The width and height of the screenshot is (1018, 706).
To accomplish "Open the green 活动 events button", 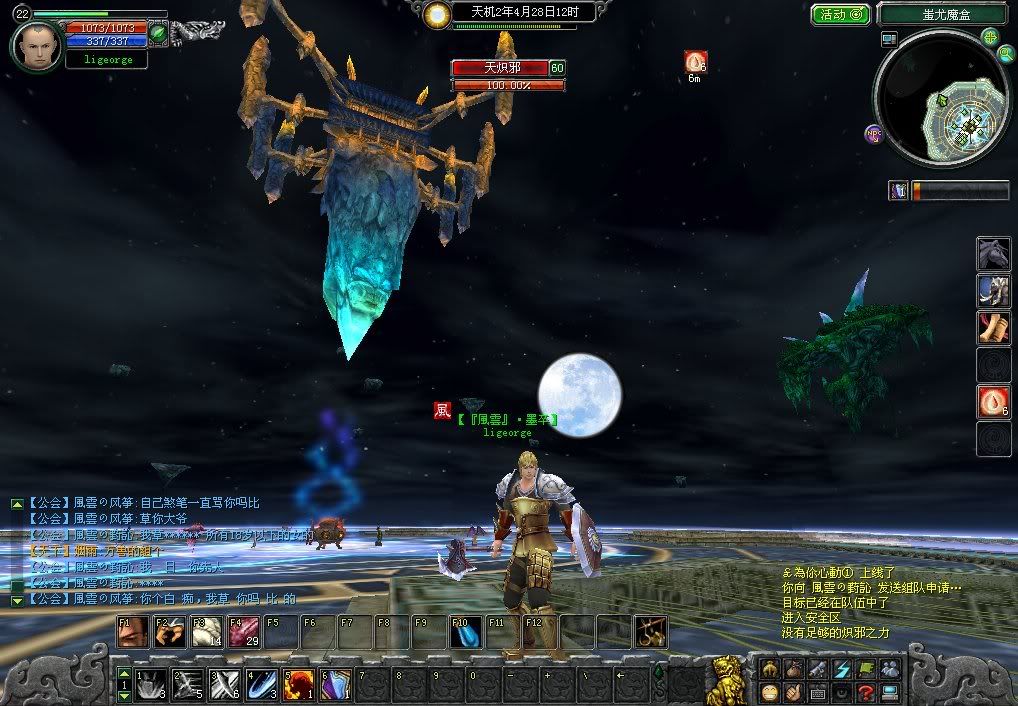I will (x=840, y=14).
